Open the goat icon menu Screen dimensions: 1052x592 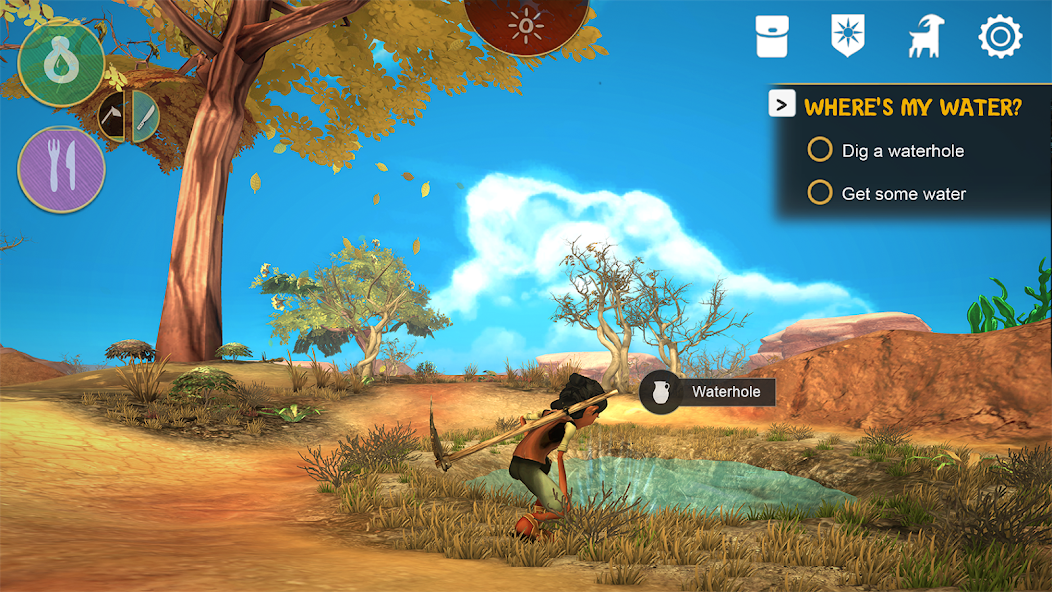925,37
